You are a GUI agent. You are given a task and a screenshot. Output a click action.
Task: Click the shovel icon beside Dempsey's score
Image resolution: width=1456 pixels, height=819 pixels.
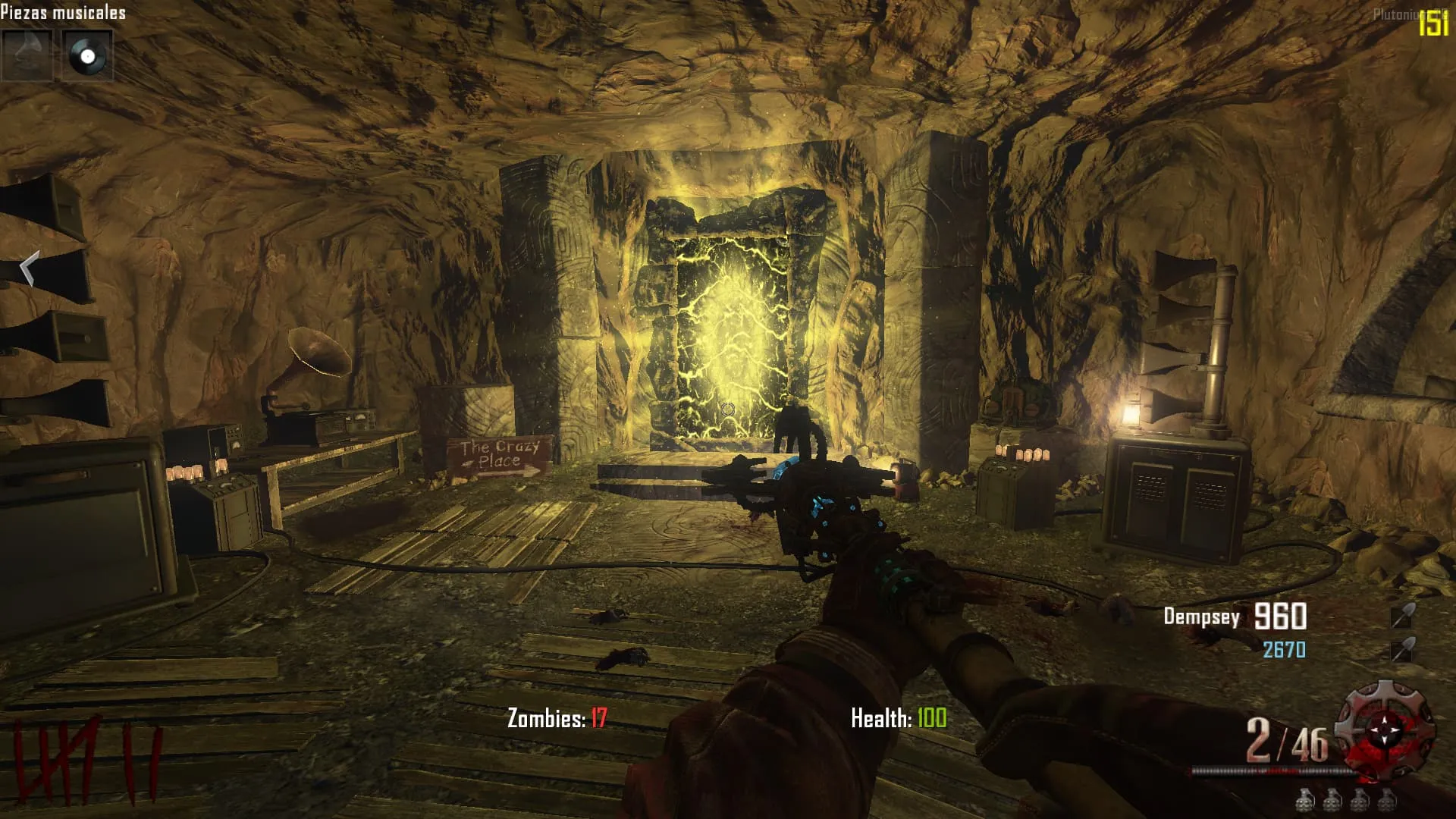[1402, 616]
